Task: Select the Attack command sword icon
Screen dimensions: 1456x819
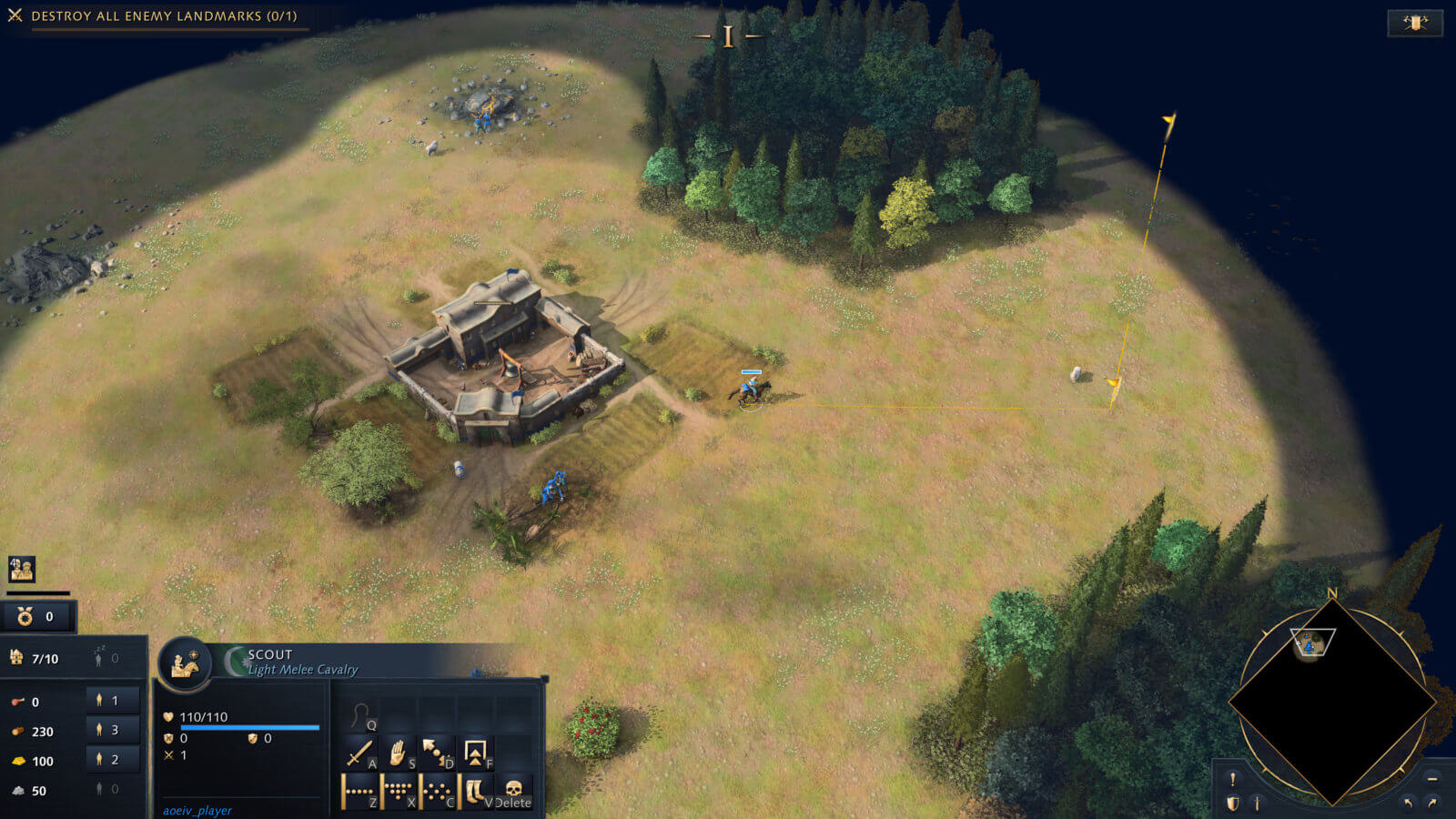Action: [360, 753]
